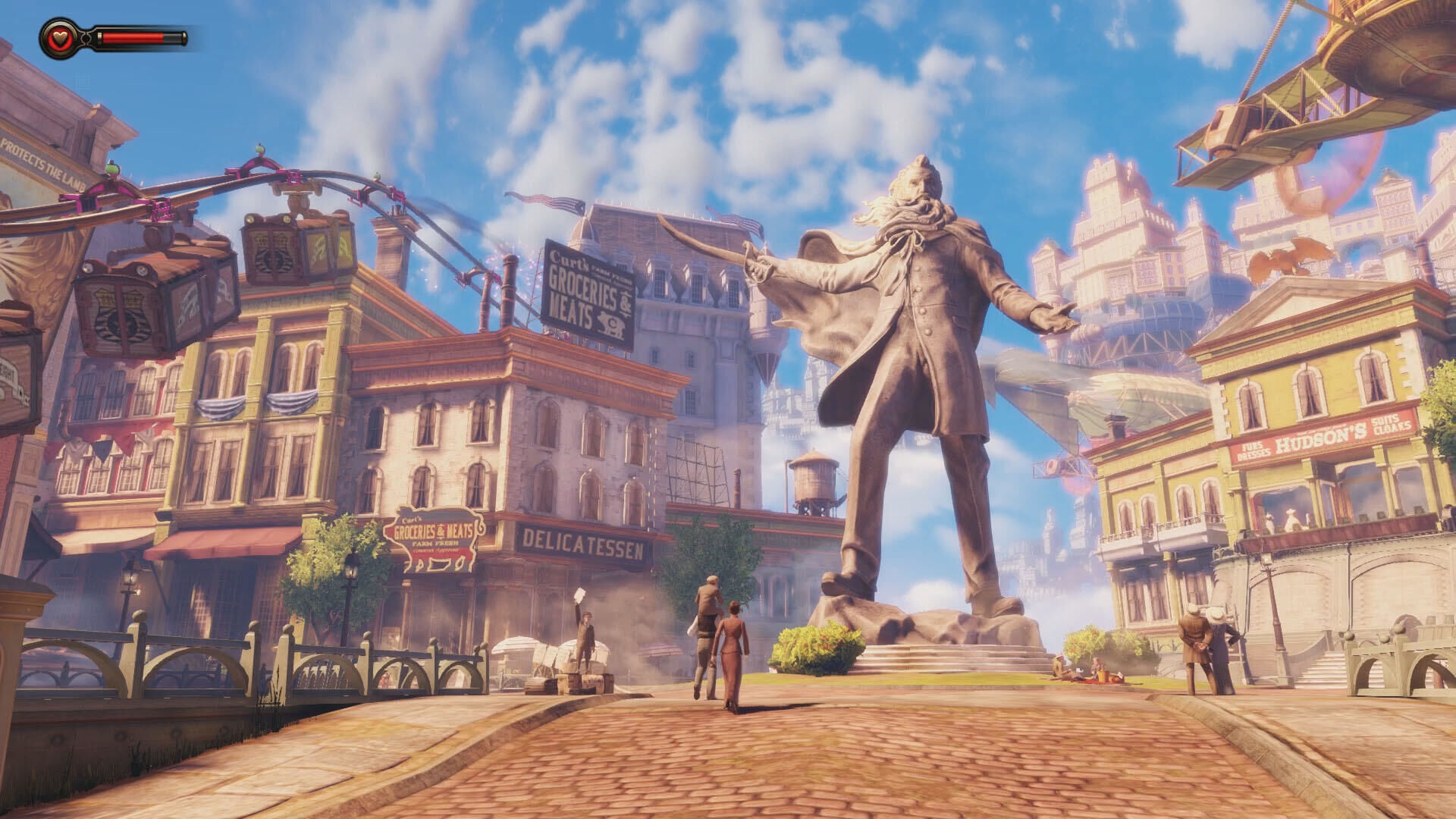Viewport: 1456px width, 819px height.
Task: Click the street lamp near the right railing
Action: click(1276, 607)
